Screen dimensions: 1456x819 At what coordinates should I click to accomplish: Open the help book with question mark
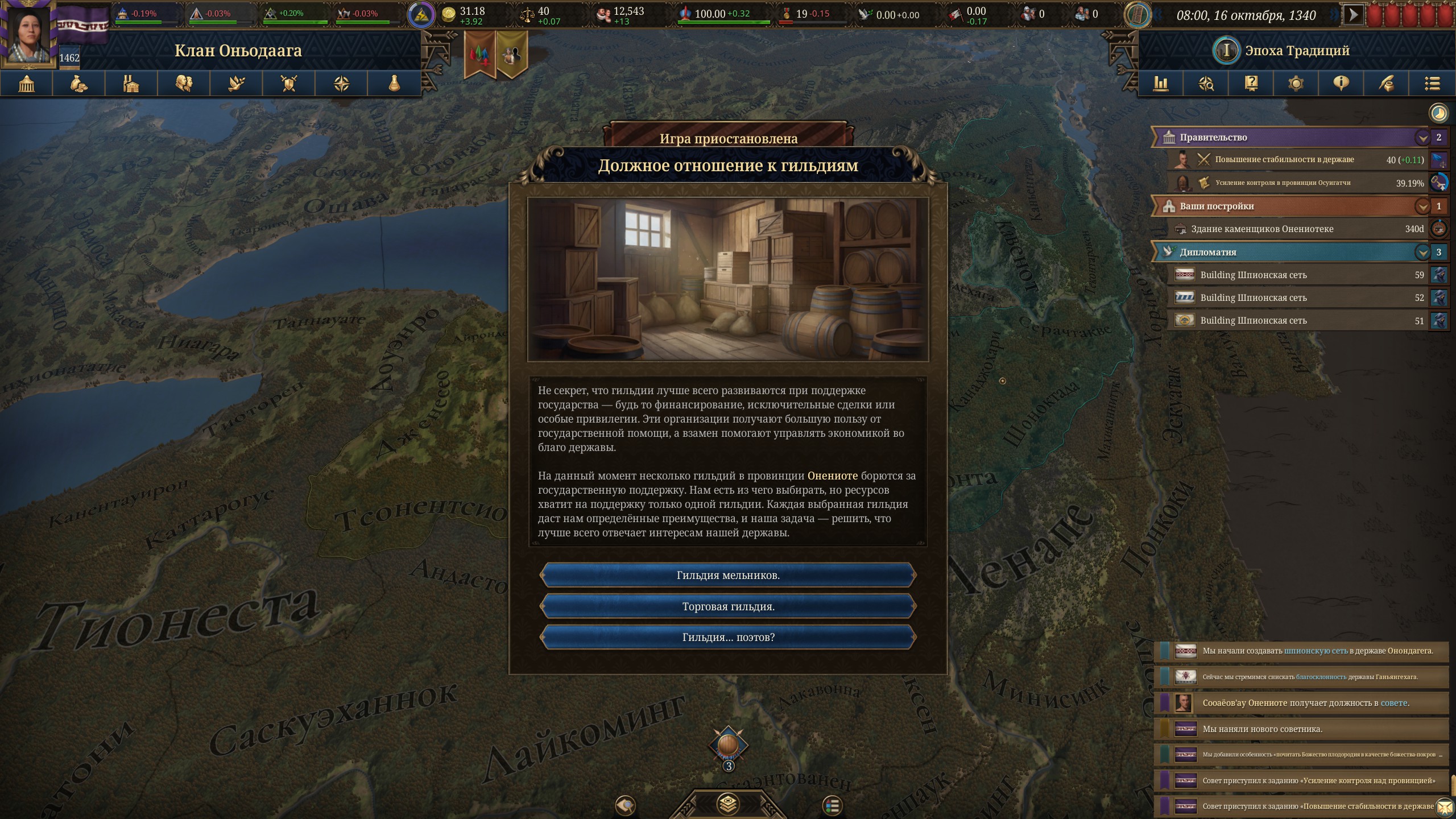(1251, 84)
